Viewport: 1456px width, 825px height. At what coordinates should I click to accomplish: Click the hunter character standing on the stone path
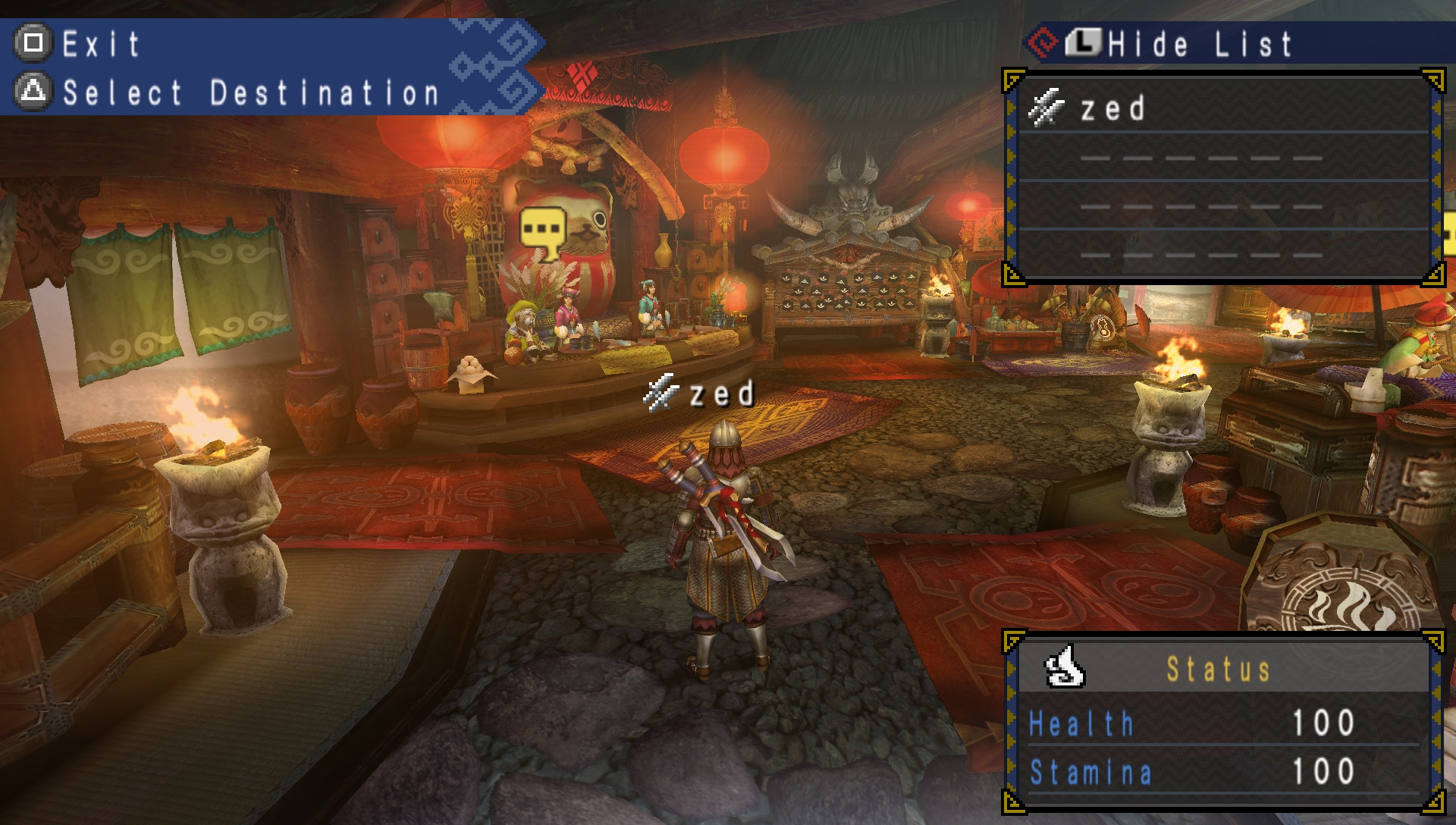click(x=723, y=531)
